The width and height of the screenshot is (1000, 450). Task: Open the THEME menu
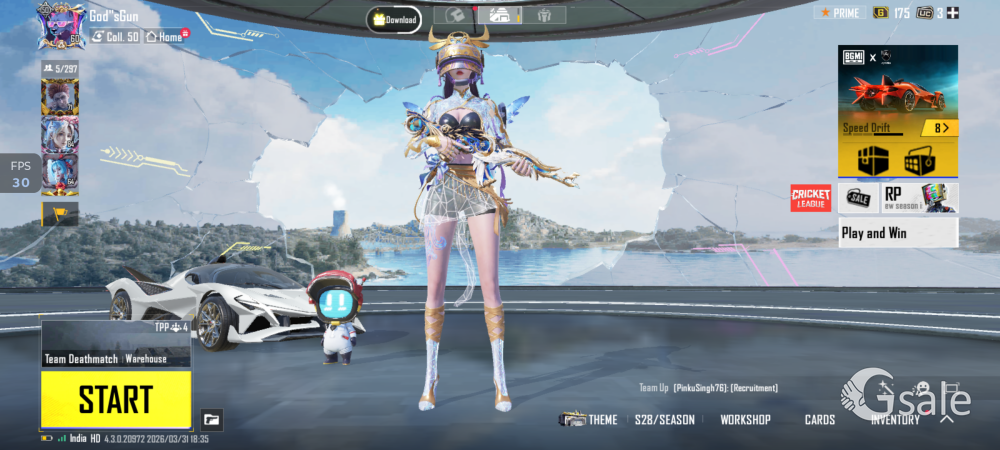[590, 420]
